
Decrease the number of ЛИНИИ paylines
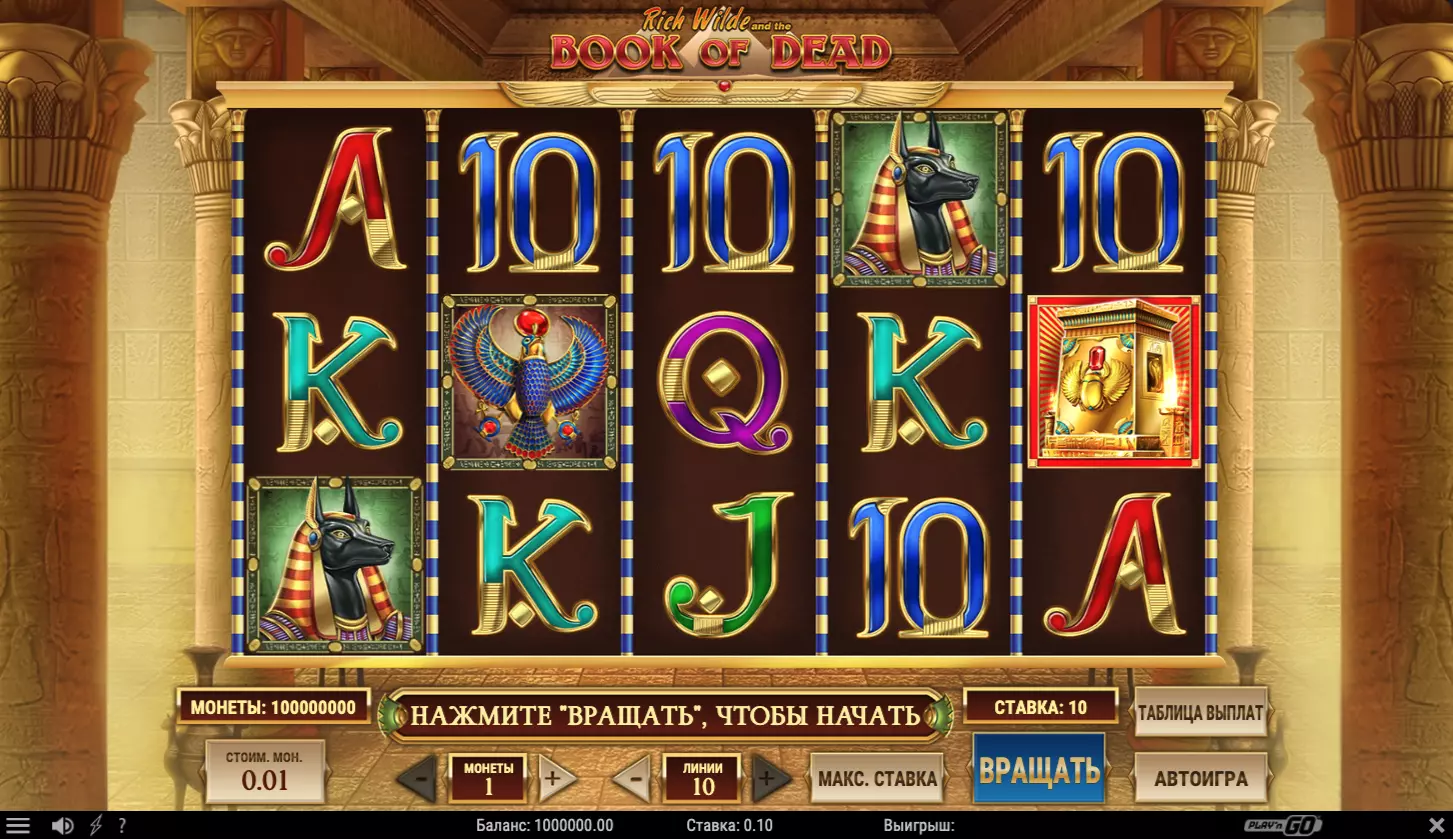[x=631, y=778]
